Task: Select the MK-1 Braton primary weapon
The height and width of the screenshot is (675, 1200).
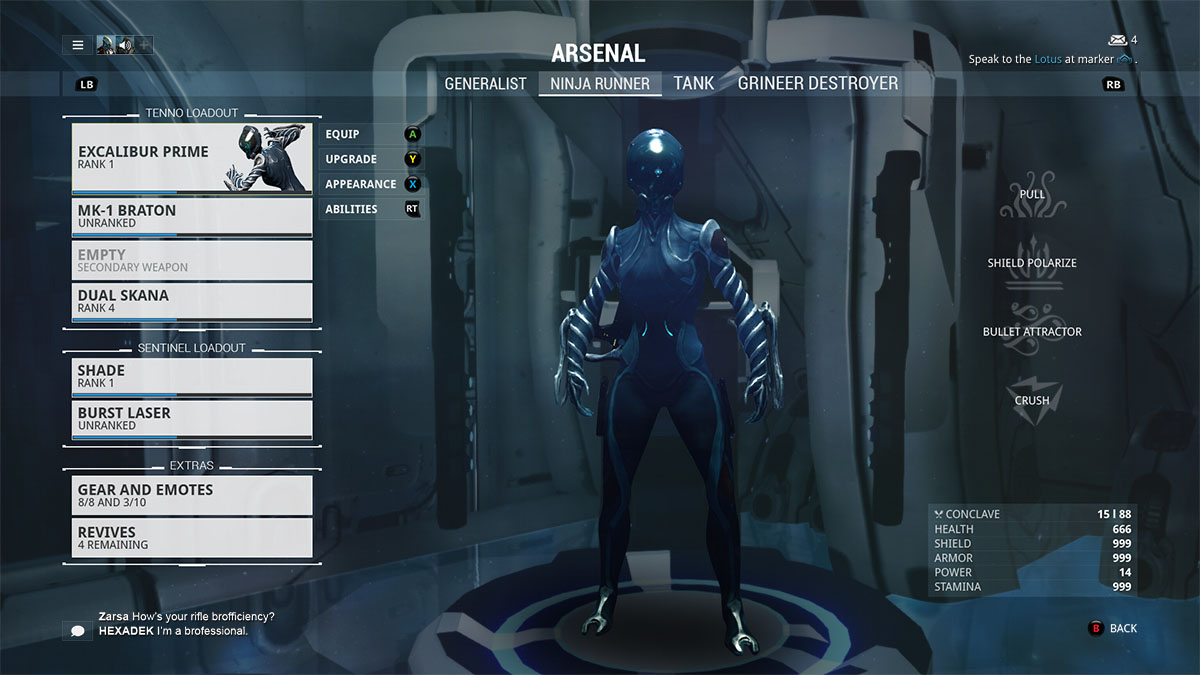Action: point(192,217)
